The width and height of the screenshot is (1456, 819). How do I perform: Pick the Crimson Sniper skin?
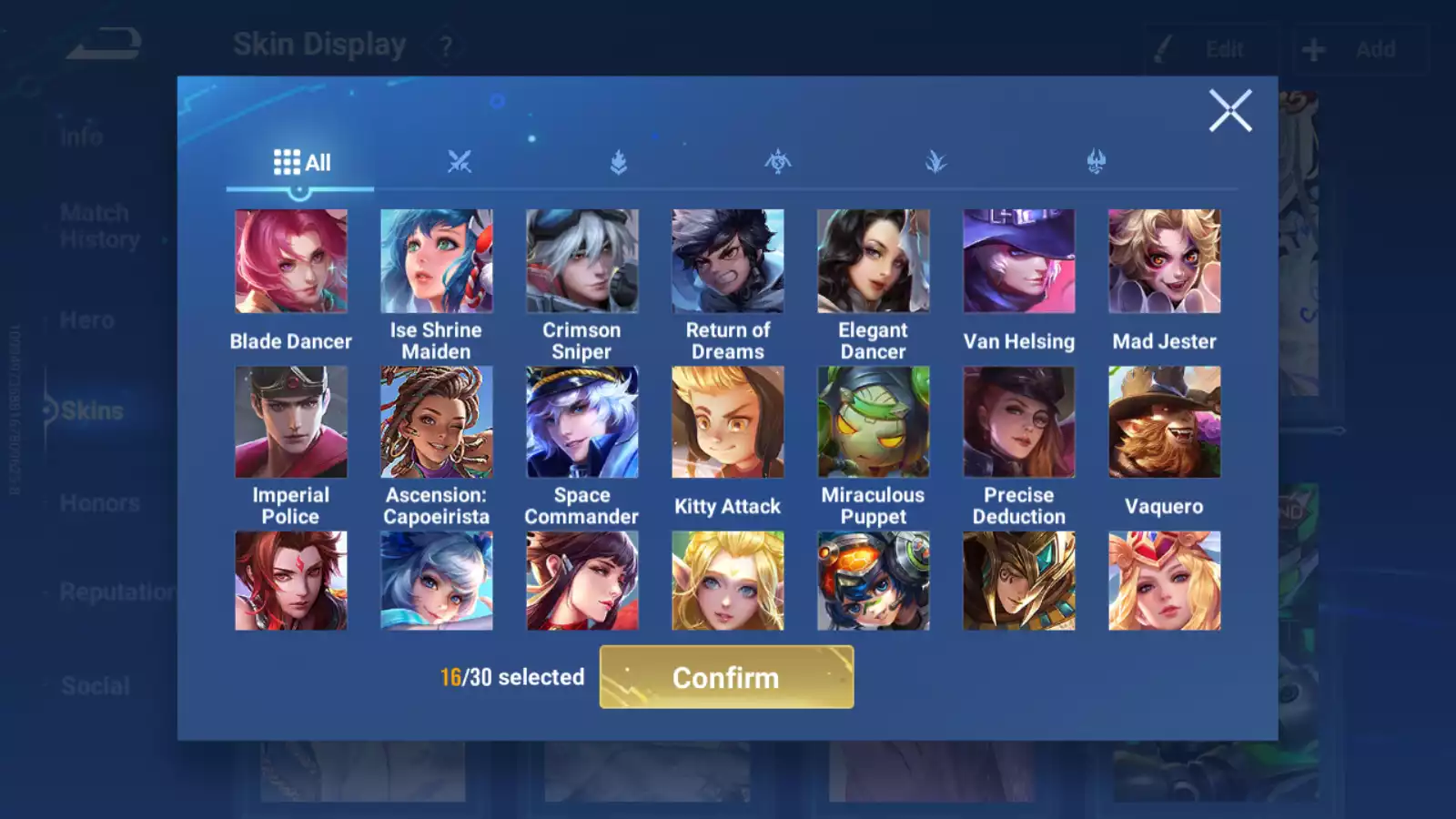(582, 261)
